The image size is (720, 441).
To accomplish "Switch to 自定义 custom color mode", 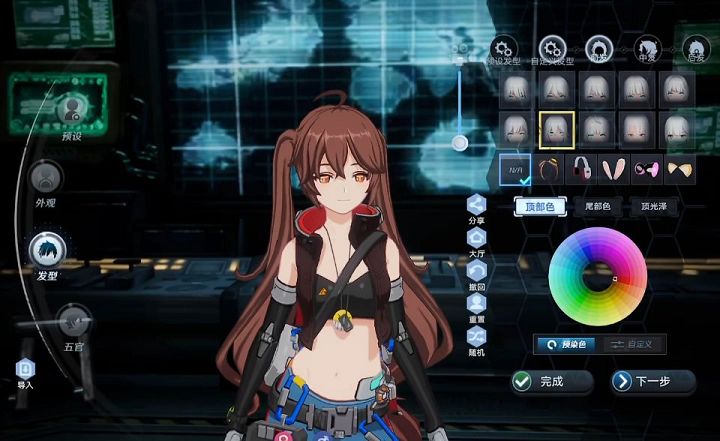I will [634, 343].
